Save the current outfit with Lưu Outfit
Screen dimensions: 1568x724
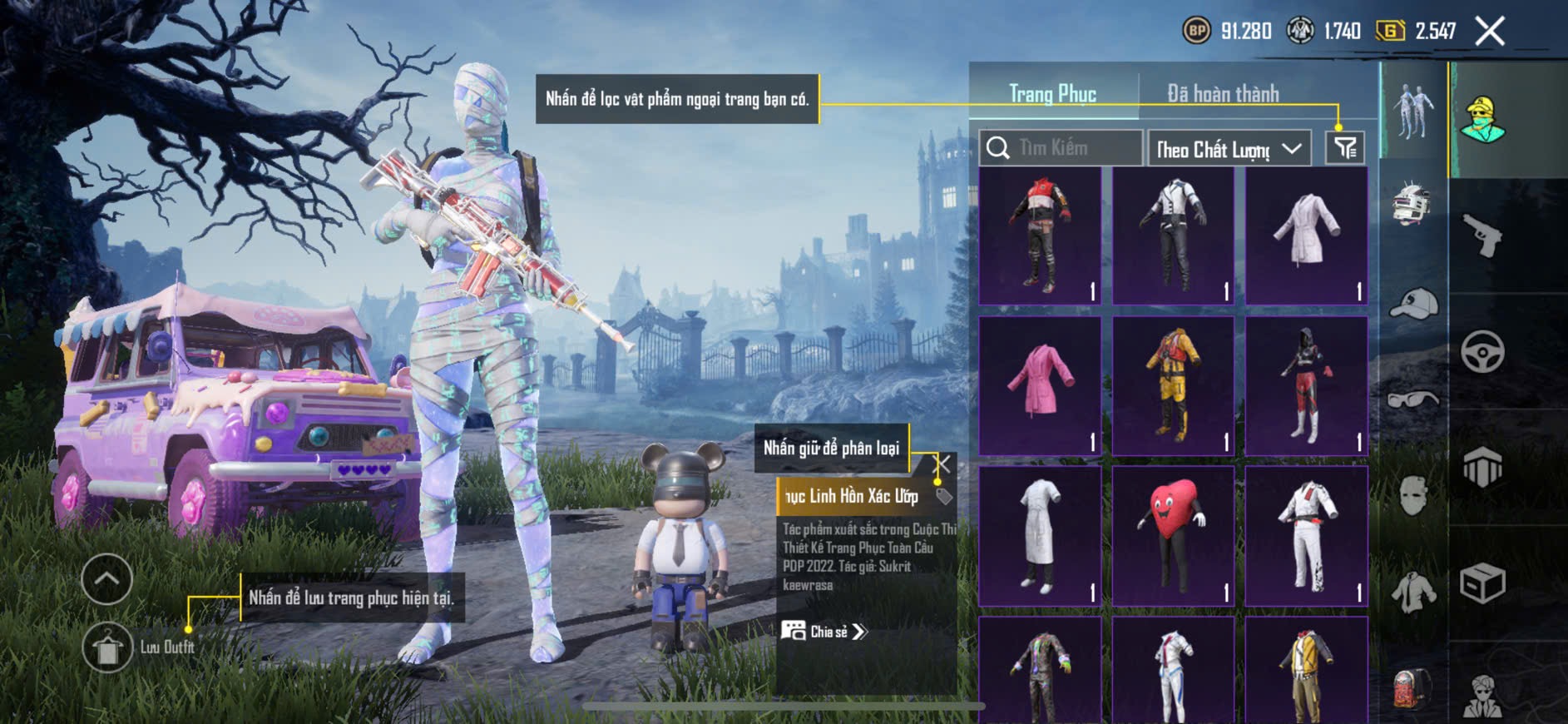click(107, 647)
